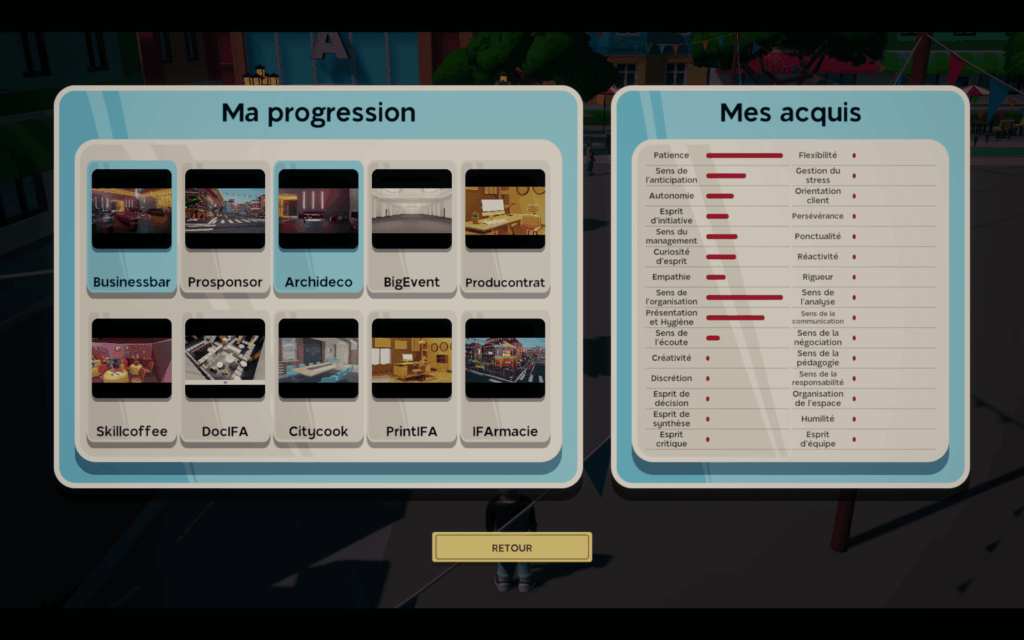Select the BigEvent tile
This screenshot has height=640, width=1024.
(x=412, y=228)
